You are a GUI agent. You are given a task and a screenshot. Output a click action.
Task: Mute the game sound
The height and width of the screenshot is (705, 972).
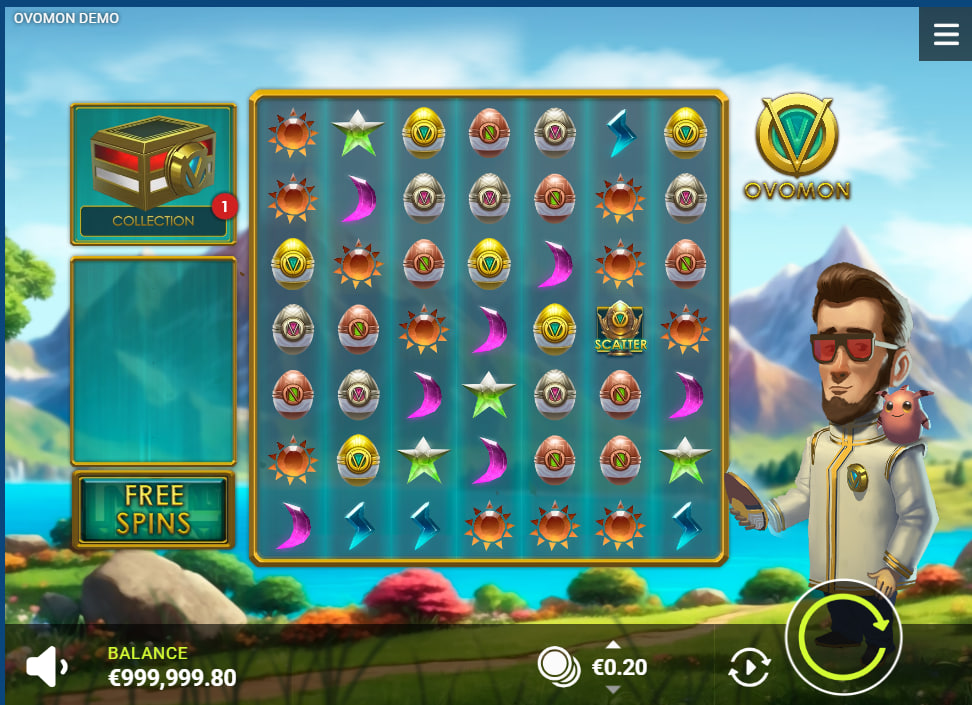pyautogui.click(x=46, y=667)
